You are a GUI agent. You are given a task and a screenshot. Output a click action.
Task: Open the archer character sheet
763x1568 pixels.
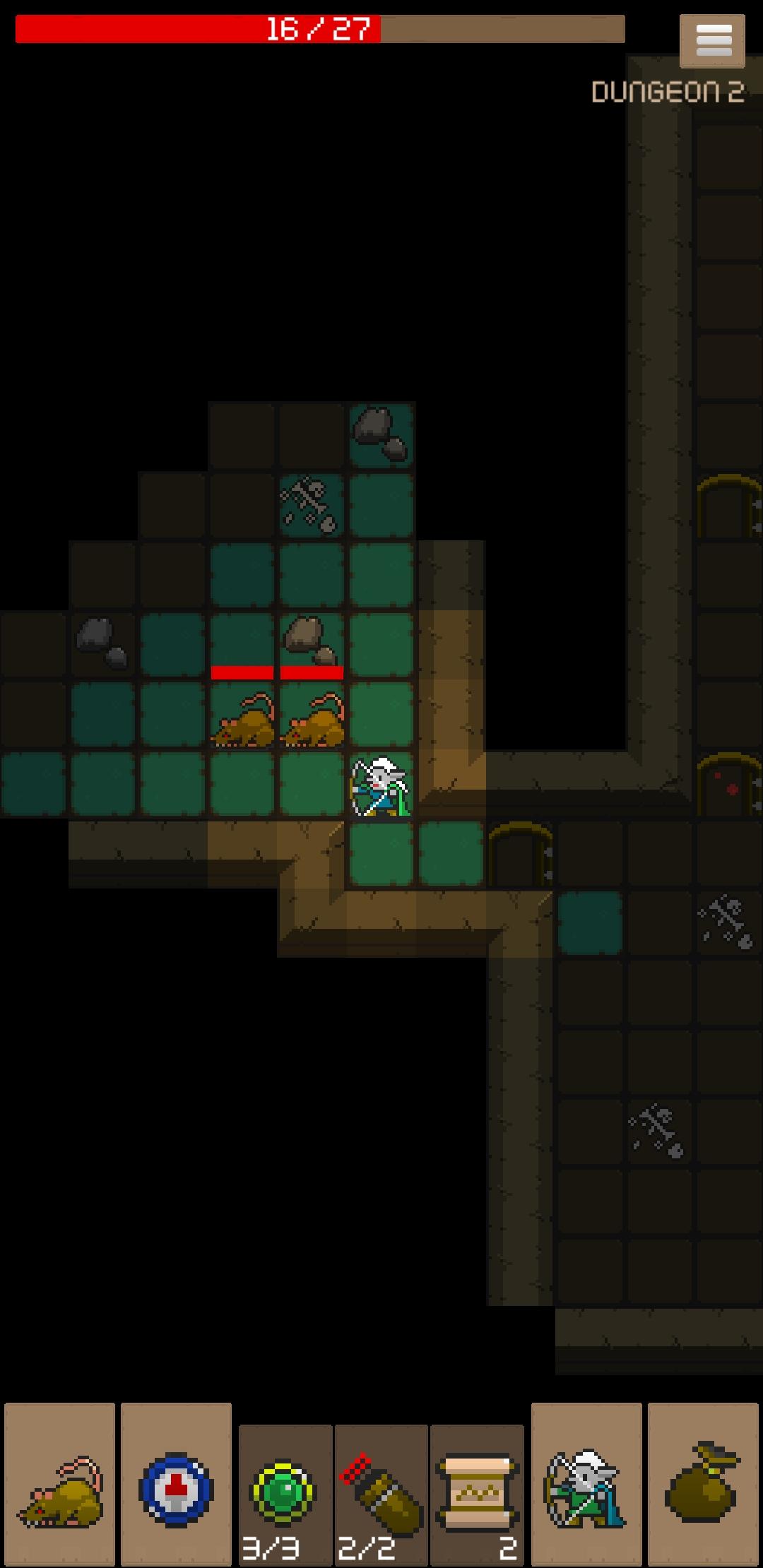click(586, 1483)
